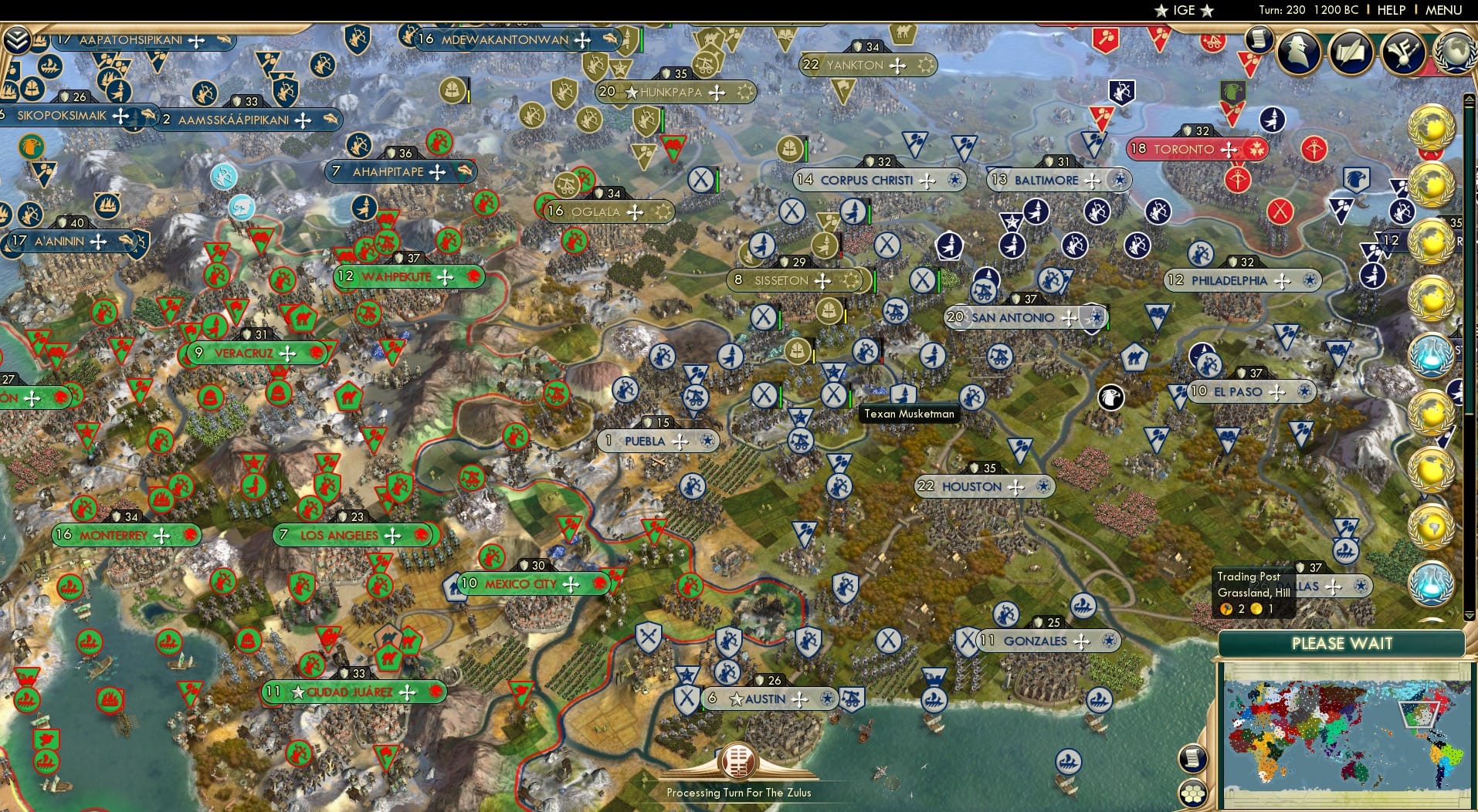The height and width of the screenshot is (812, 1478).
Task: Click the blue science beaker notification bubble
Action: coord(1432,357)
